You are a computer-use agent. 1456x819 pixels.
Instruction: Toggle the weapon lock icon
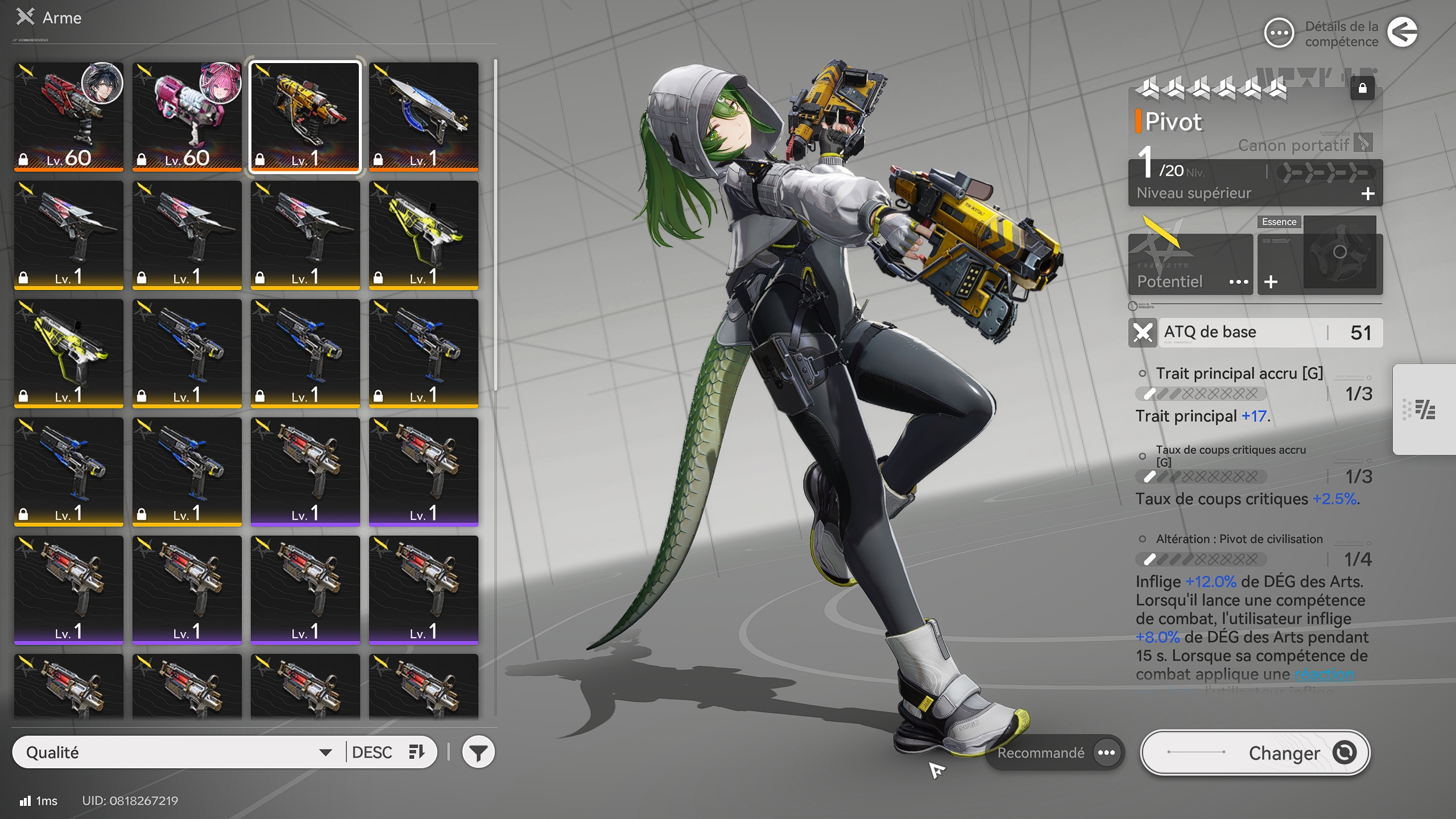click(1362, 88)
